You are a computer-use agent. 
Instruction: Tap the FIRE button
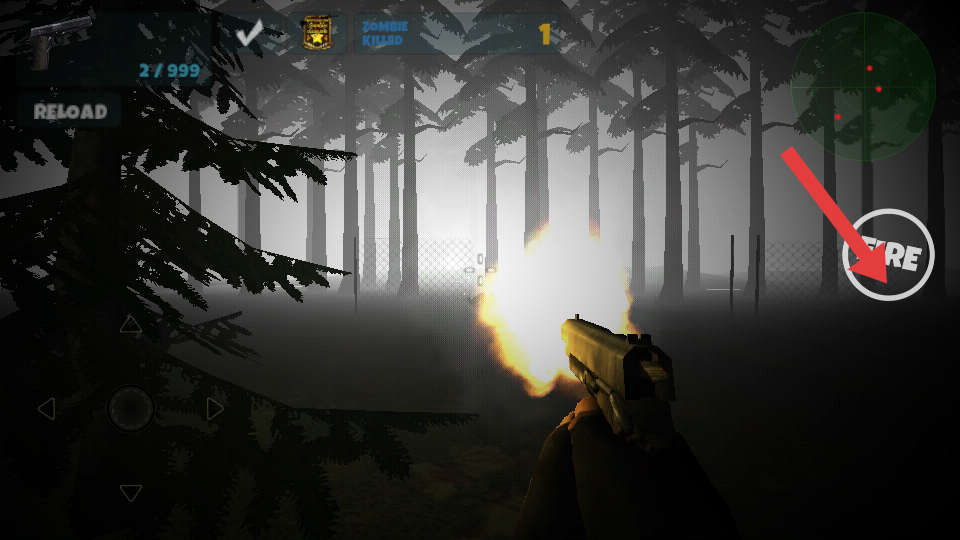coord(888,255)
